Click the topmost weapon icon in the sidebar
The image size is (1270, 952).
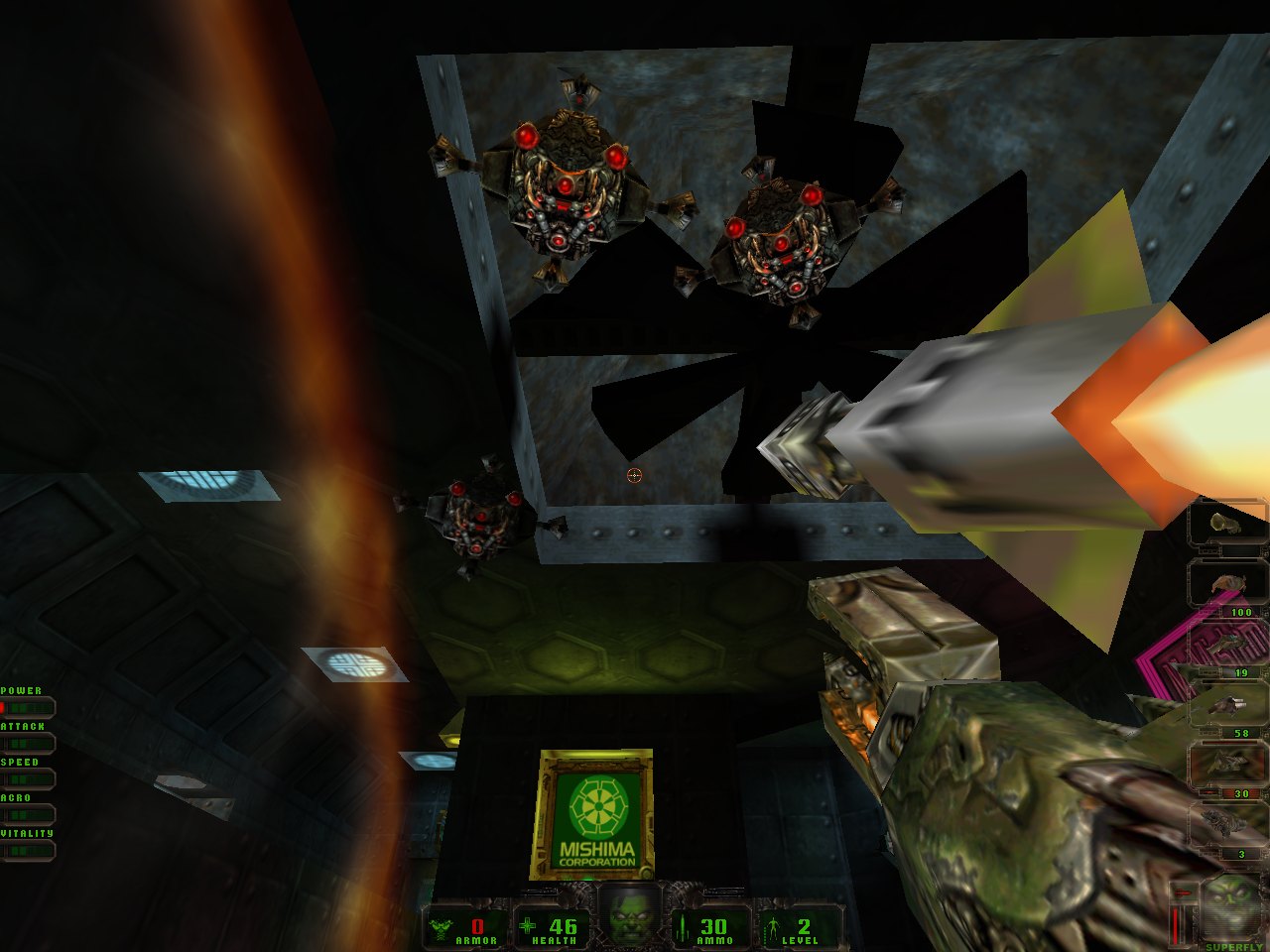pyautogui.click(x=1227, y=525)
